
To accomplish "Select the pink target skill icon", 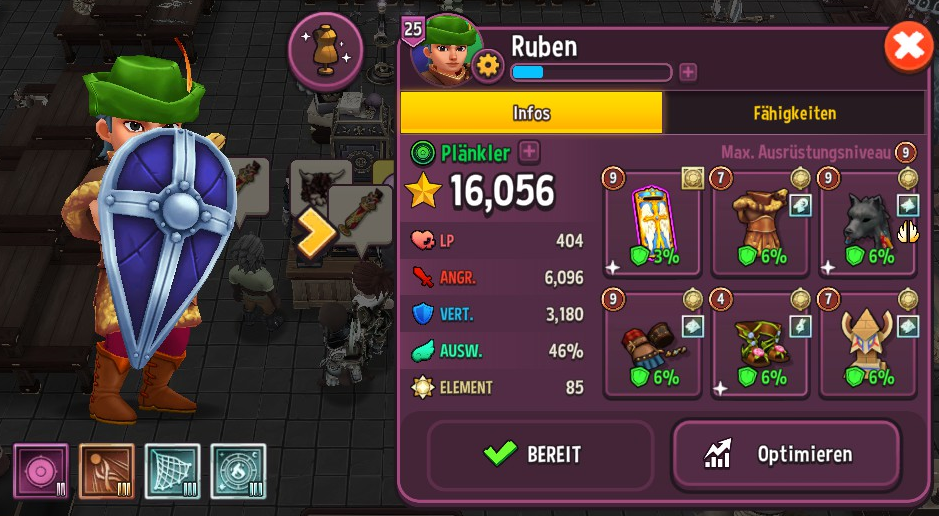I will [41, 471].
